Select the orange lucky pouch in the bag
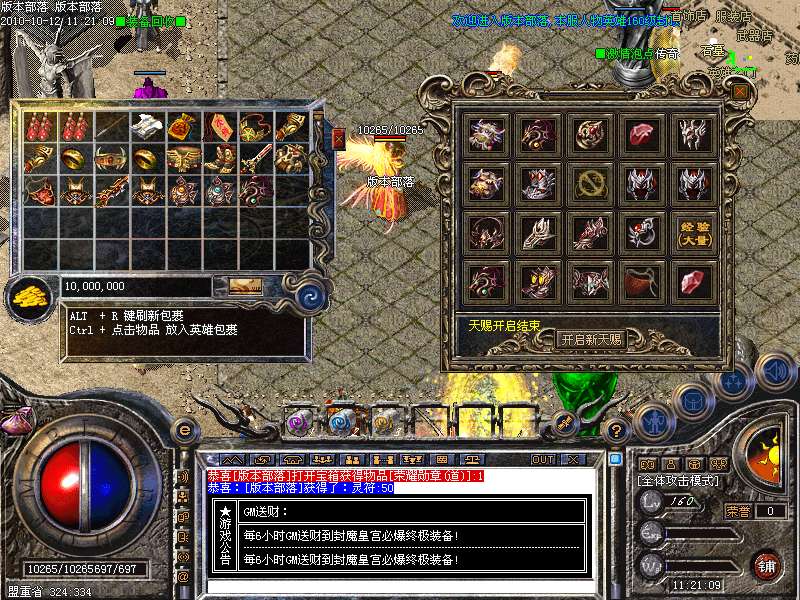Image resolution: width=800 pixels, height=600 pixels. point(183,127)
